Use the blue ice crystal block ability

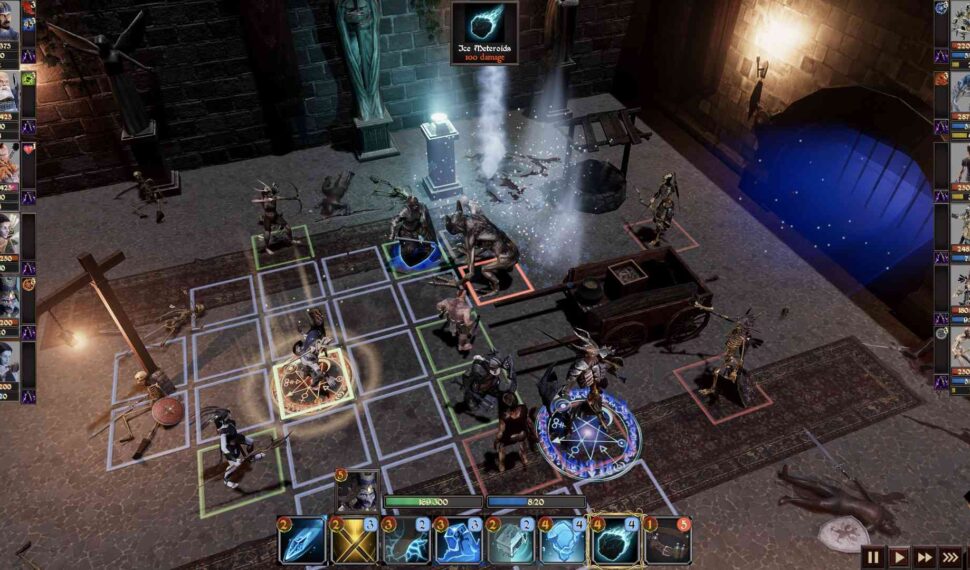point(459,541)
